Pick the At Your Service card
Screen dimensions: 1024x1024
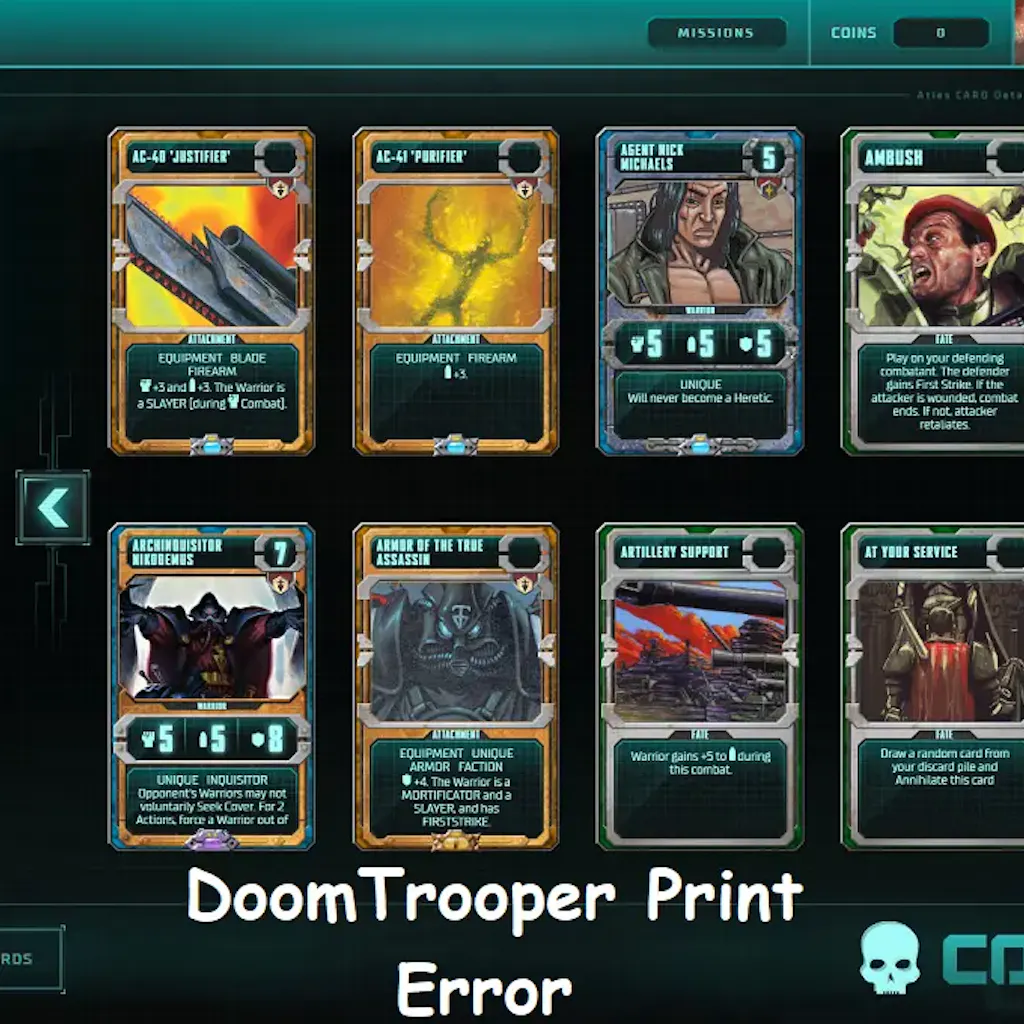[x=935, y=686]
